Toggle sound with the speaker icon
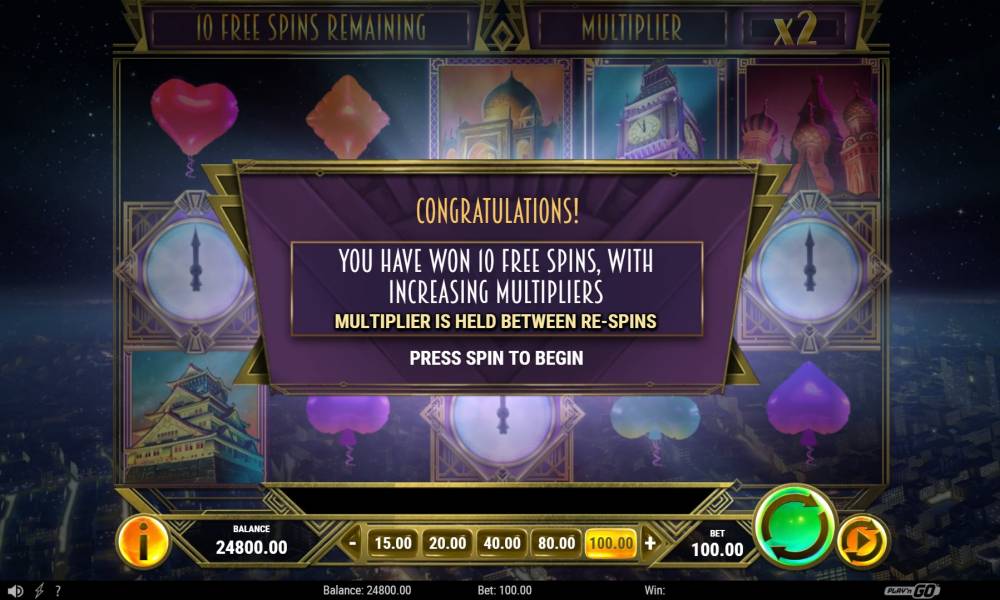Image resolution: width=1000 pixels, height=600 pixels. tap(16, 591)
